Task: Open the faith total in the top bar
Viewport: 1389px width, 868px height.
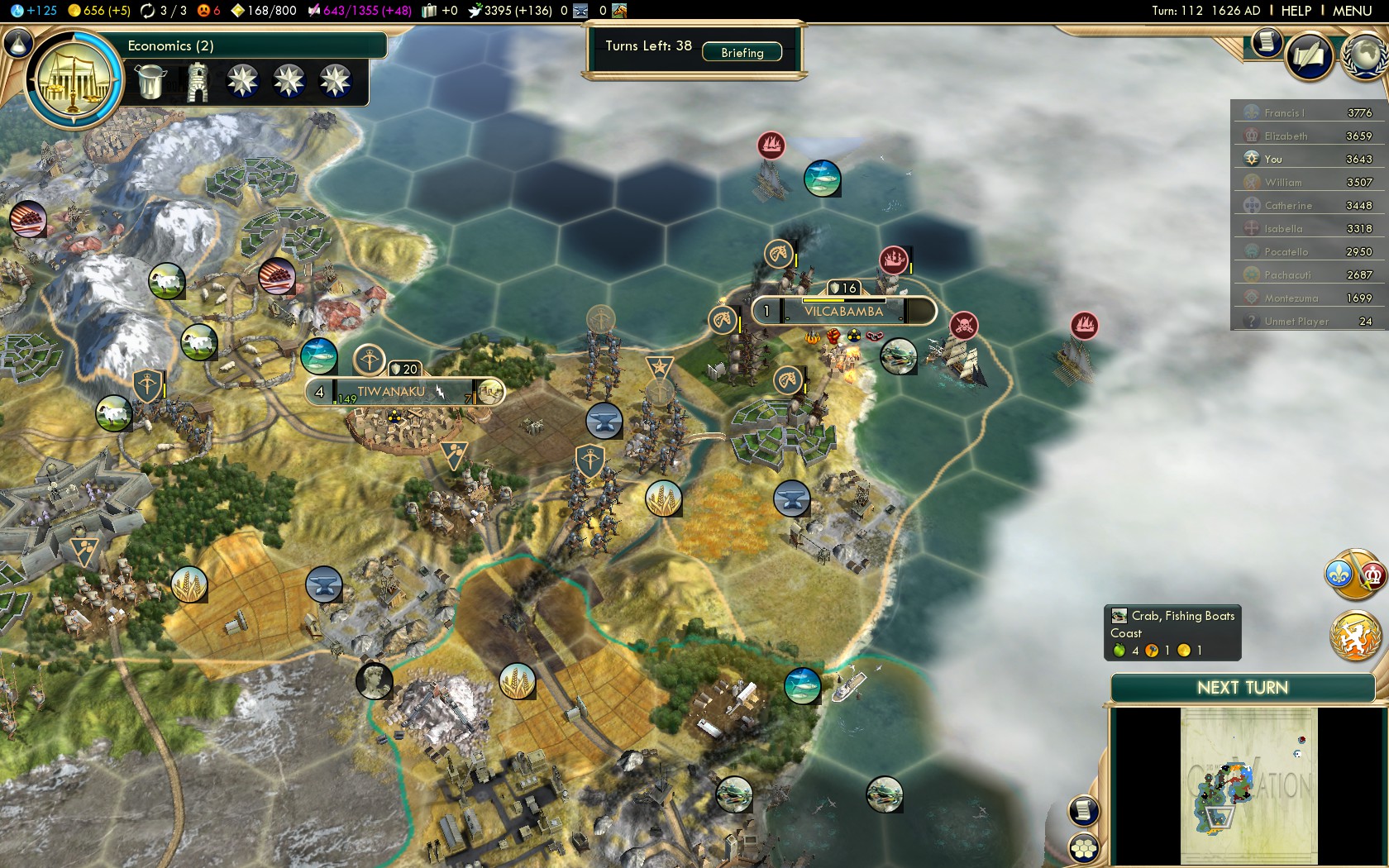Action: 509,11
